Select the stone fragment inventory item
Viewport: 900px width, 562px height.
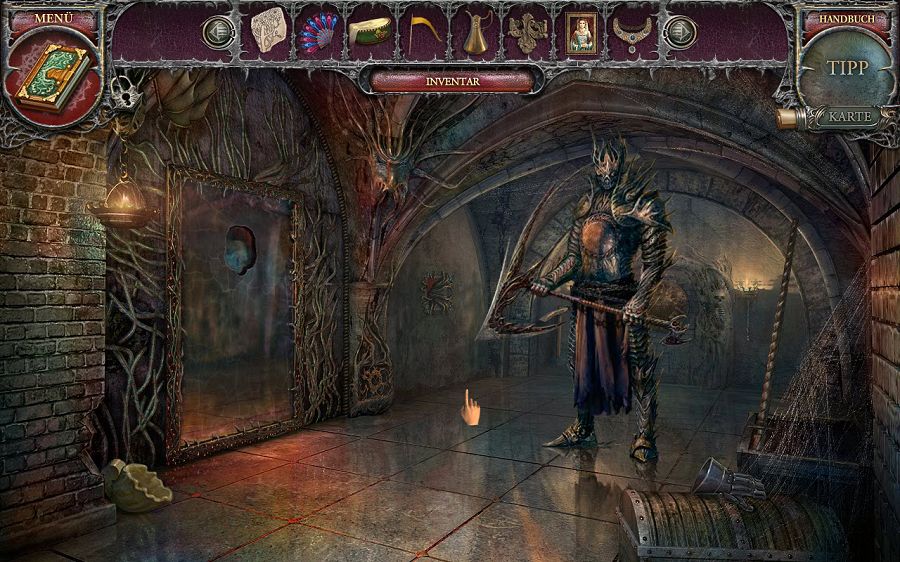(269, 30)
